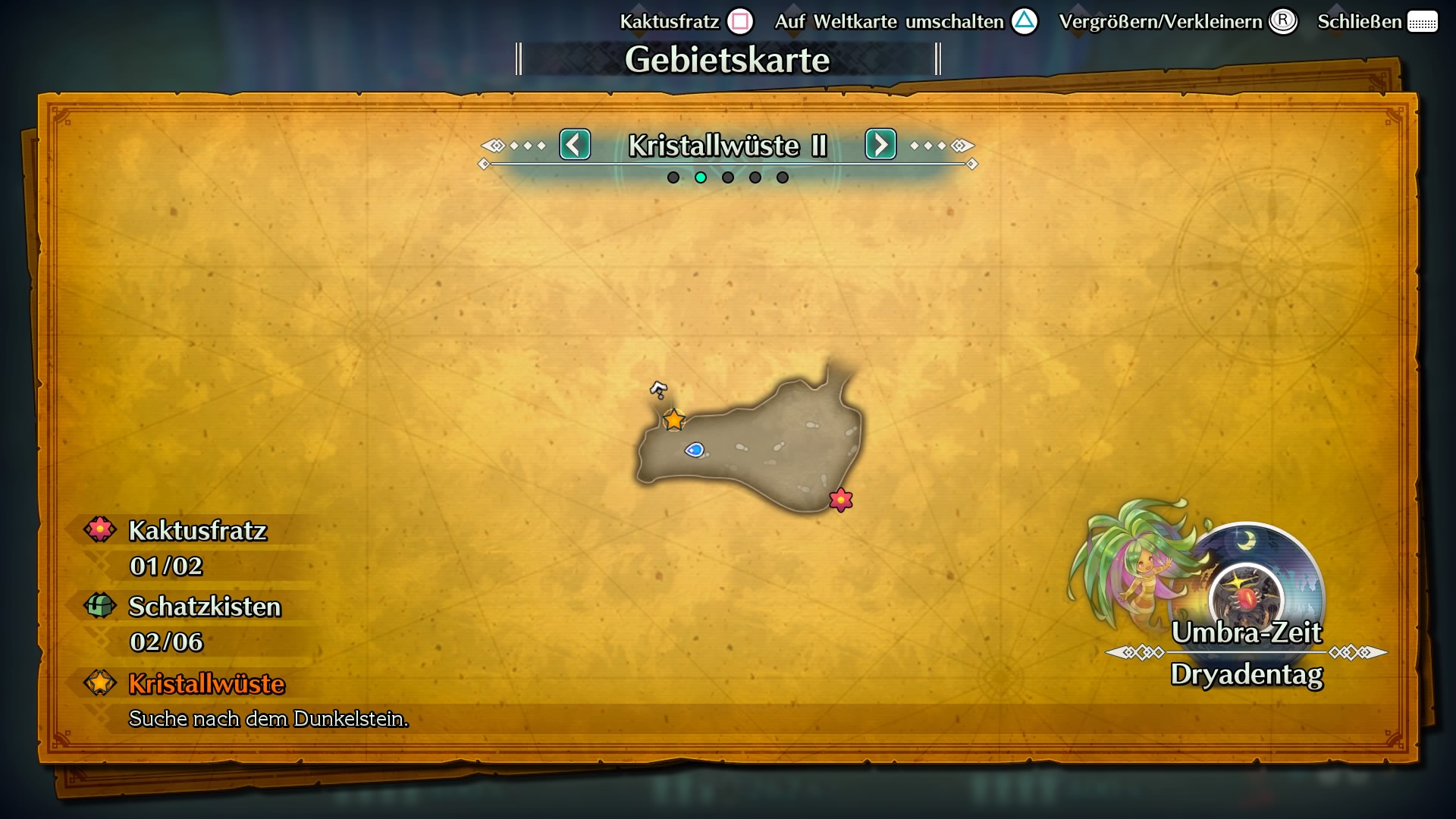Image resolution: width=1456 pixels, height=819 pixels.
Task: Click the Schatzkisten treasure chest legend icon
Action: point(99,606)
